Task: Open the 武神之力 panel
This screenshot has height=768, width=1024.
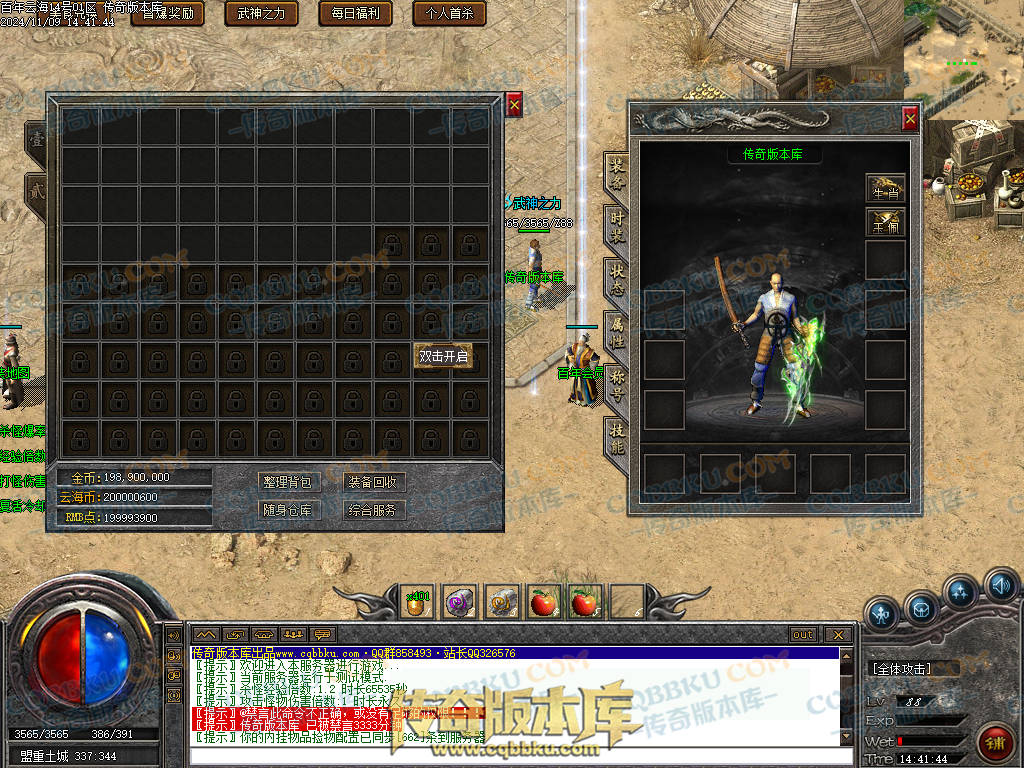Action: 262,13
